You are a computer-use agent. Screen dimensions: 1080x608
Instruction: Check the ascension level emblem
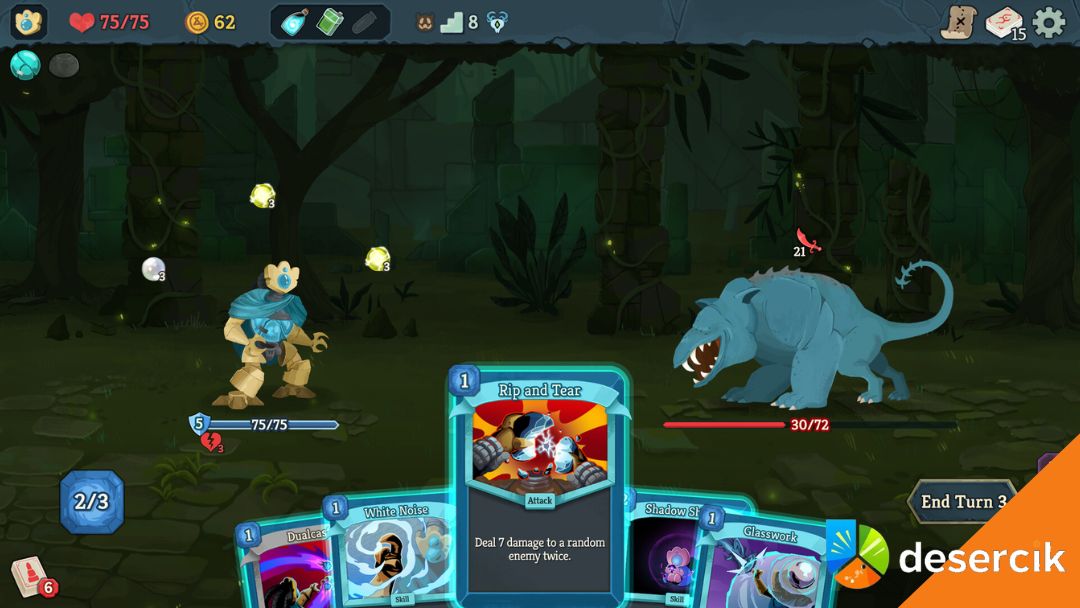tap(497, 22)
